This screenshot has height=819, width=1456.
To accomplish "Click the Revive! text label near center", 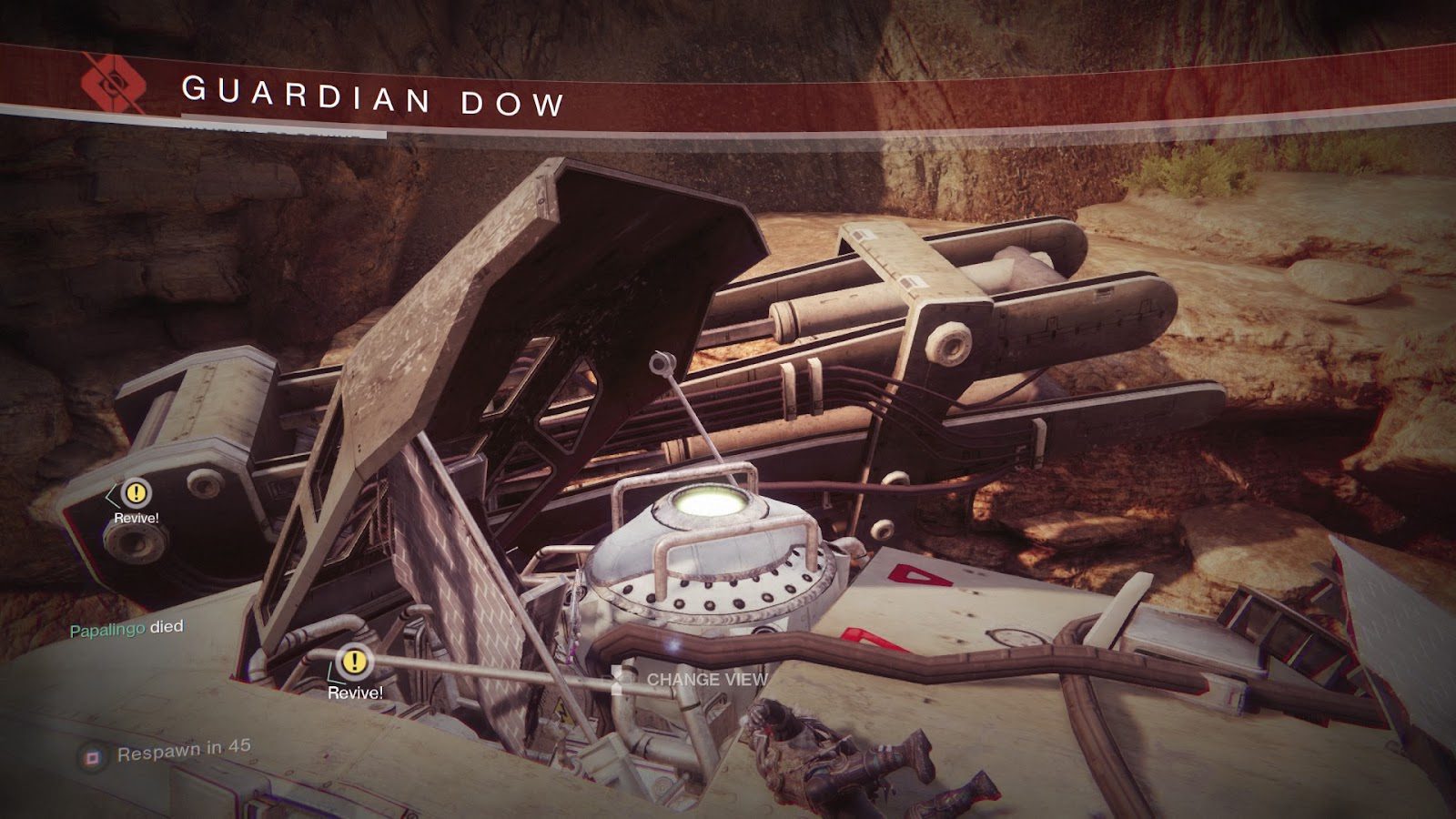I will point(355,692).
